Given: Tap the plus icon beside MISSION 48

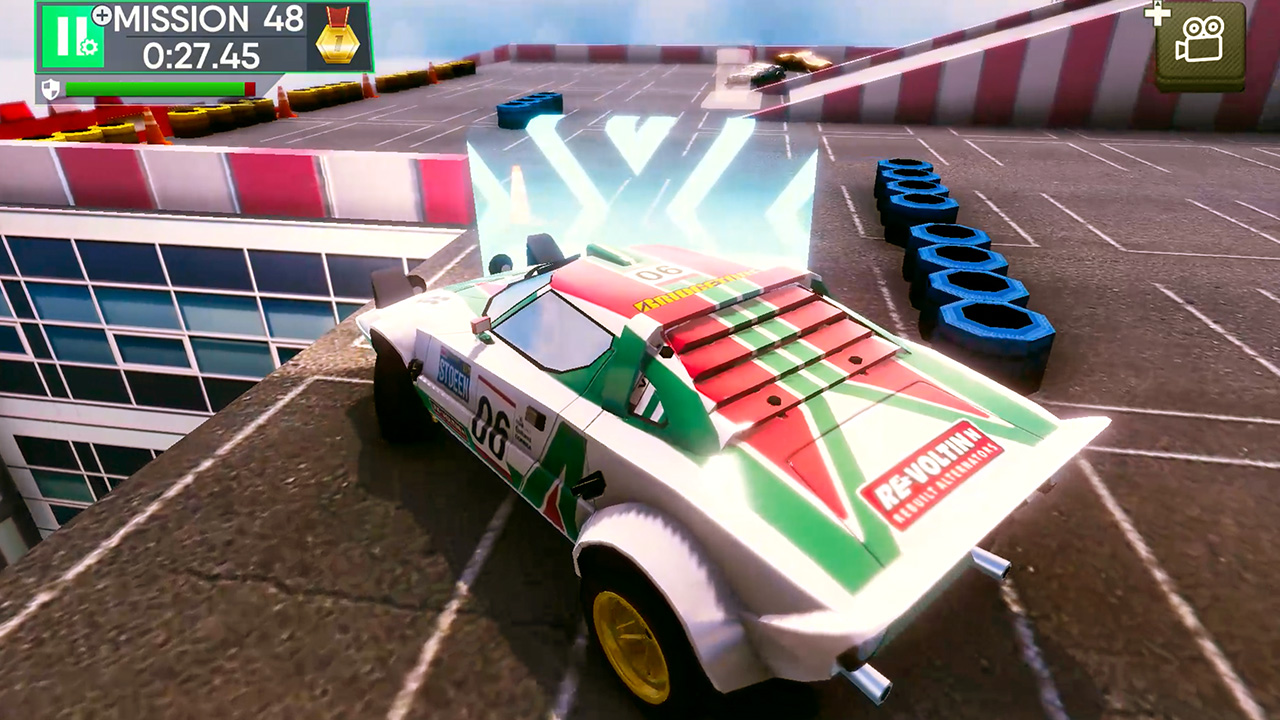Looking at the screenshot, I should [103, 14].
